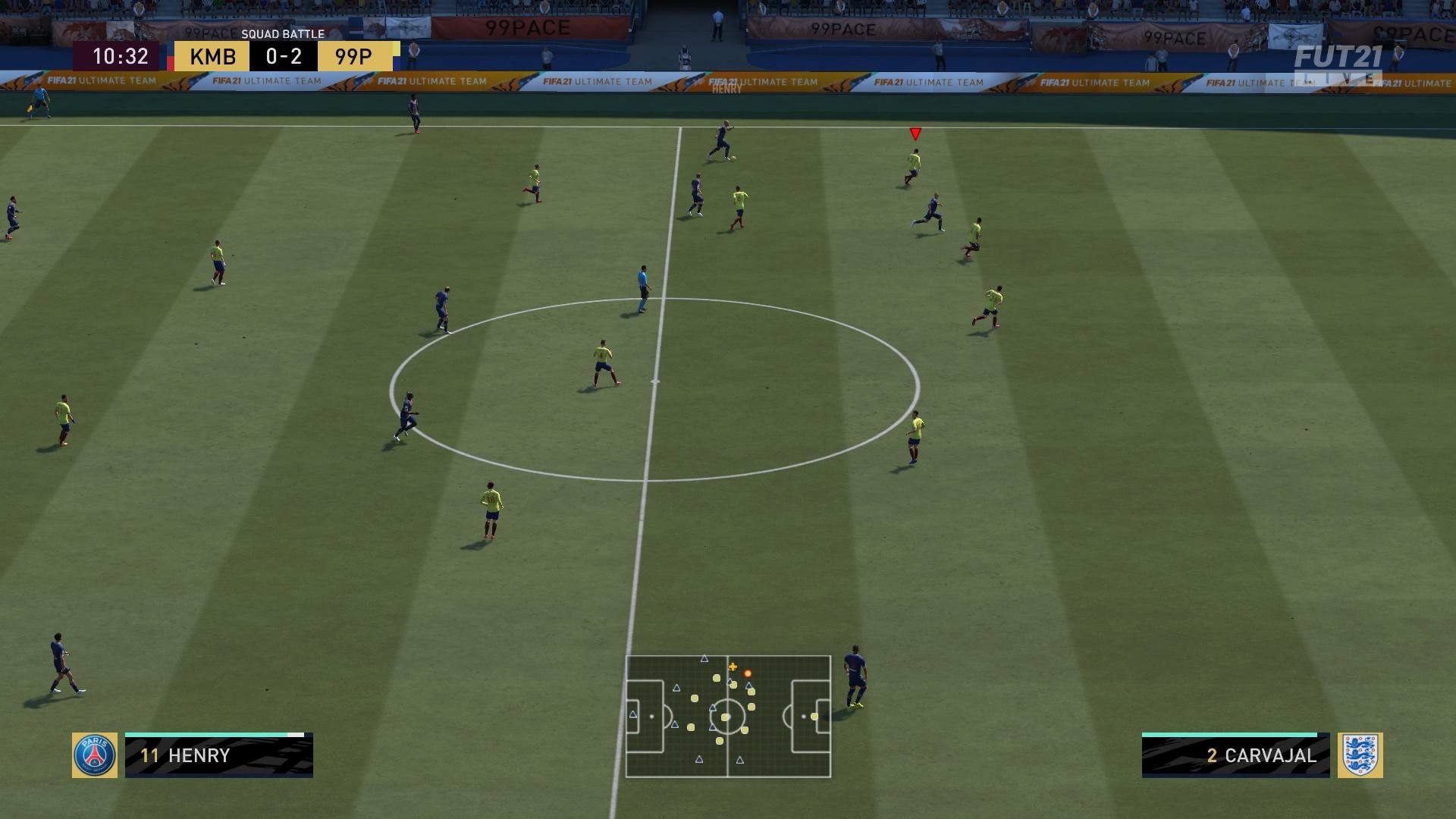Expand the SQUAD BATTLE header
Image resolution: width=1456 pixels, height=819 pixels.
283,33
